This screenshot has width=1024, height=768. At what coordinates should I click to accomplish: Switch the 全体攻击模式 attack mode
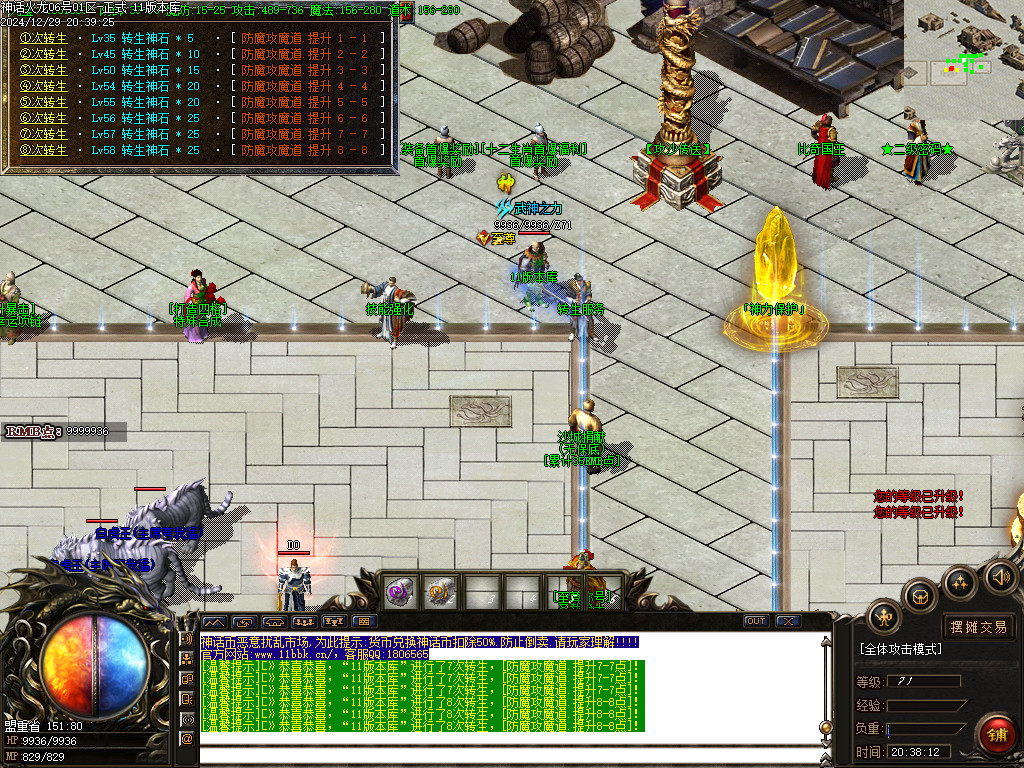point(900,649)
